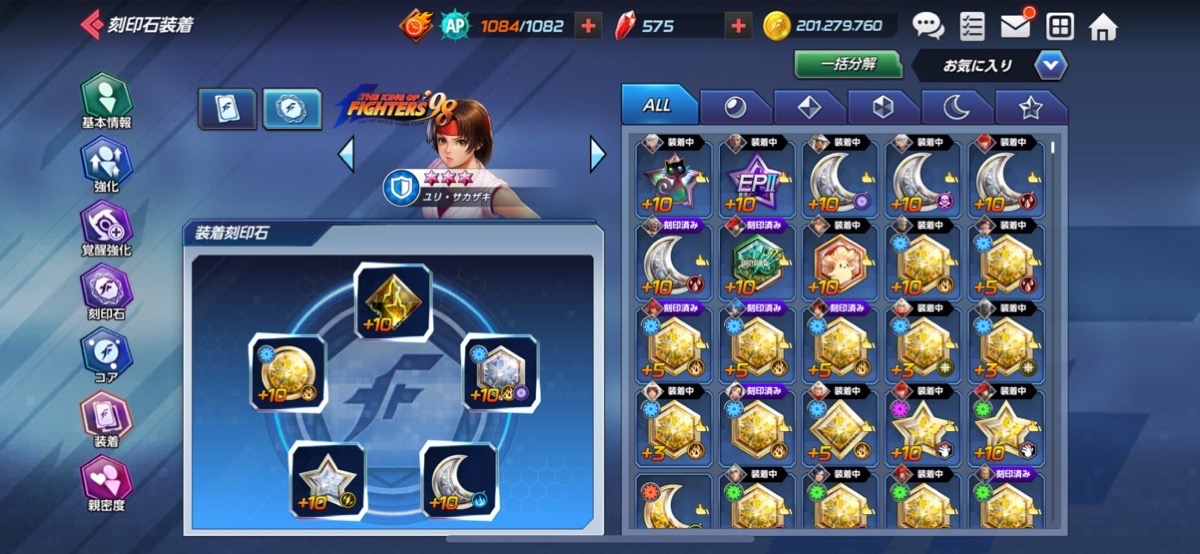Return to the home screen
1200x554 pixels.
(x=1103, y=26)
